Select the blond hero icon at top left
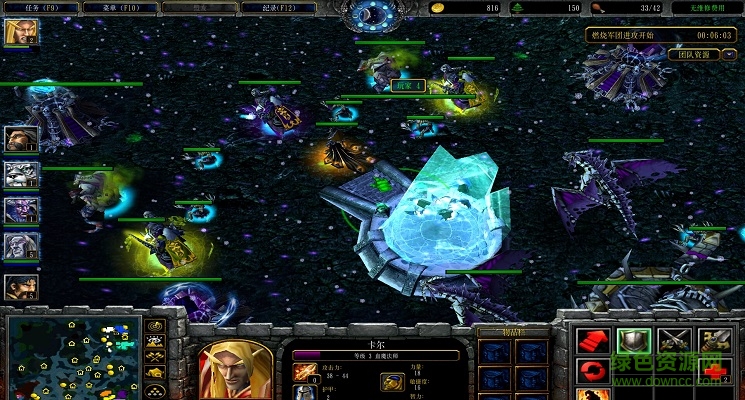 (x=19, y=33)
